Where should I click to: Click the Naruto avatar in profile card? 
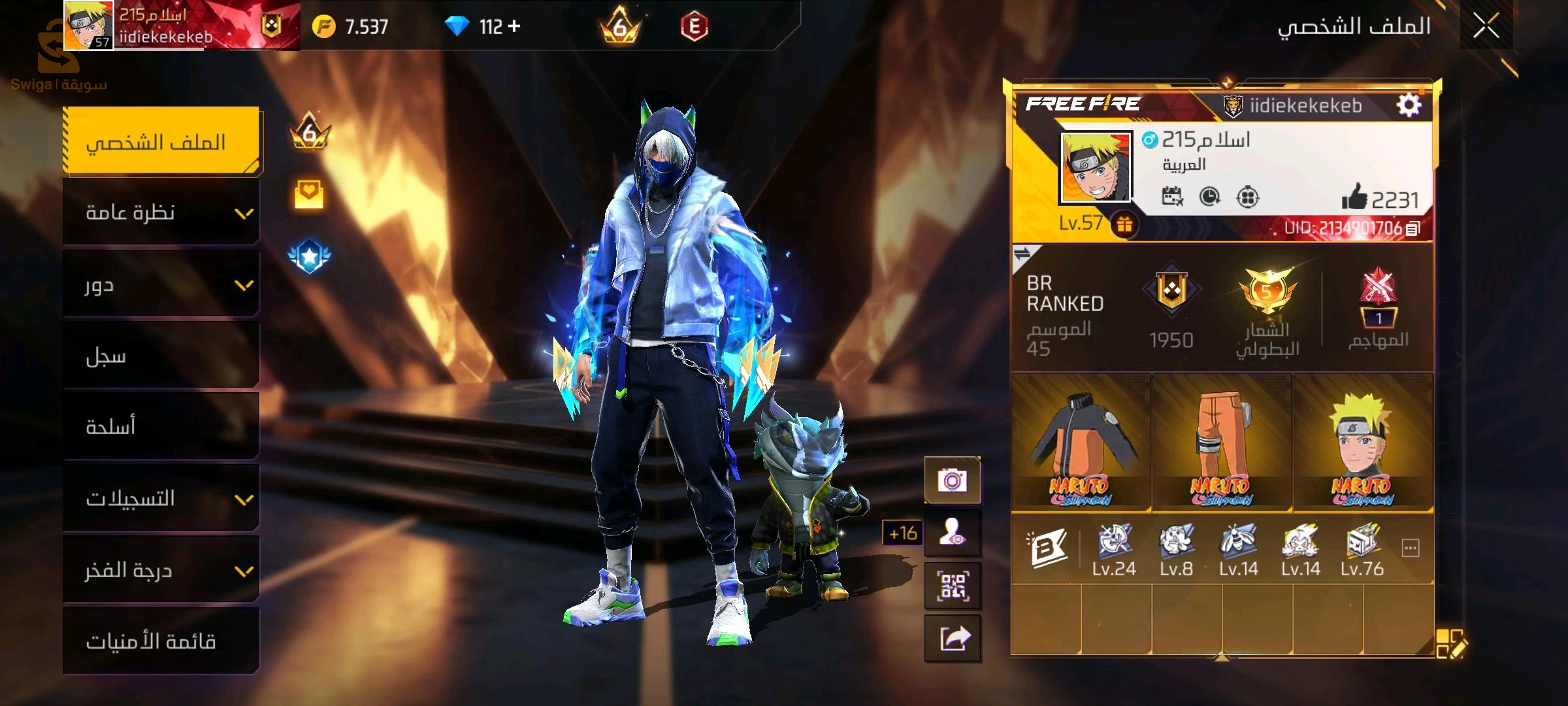(x=1095, y=167)
